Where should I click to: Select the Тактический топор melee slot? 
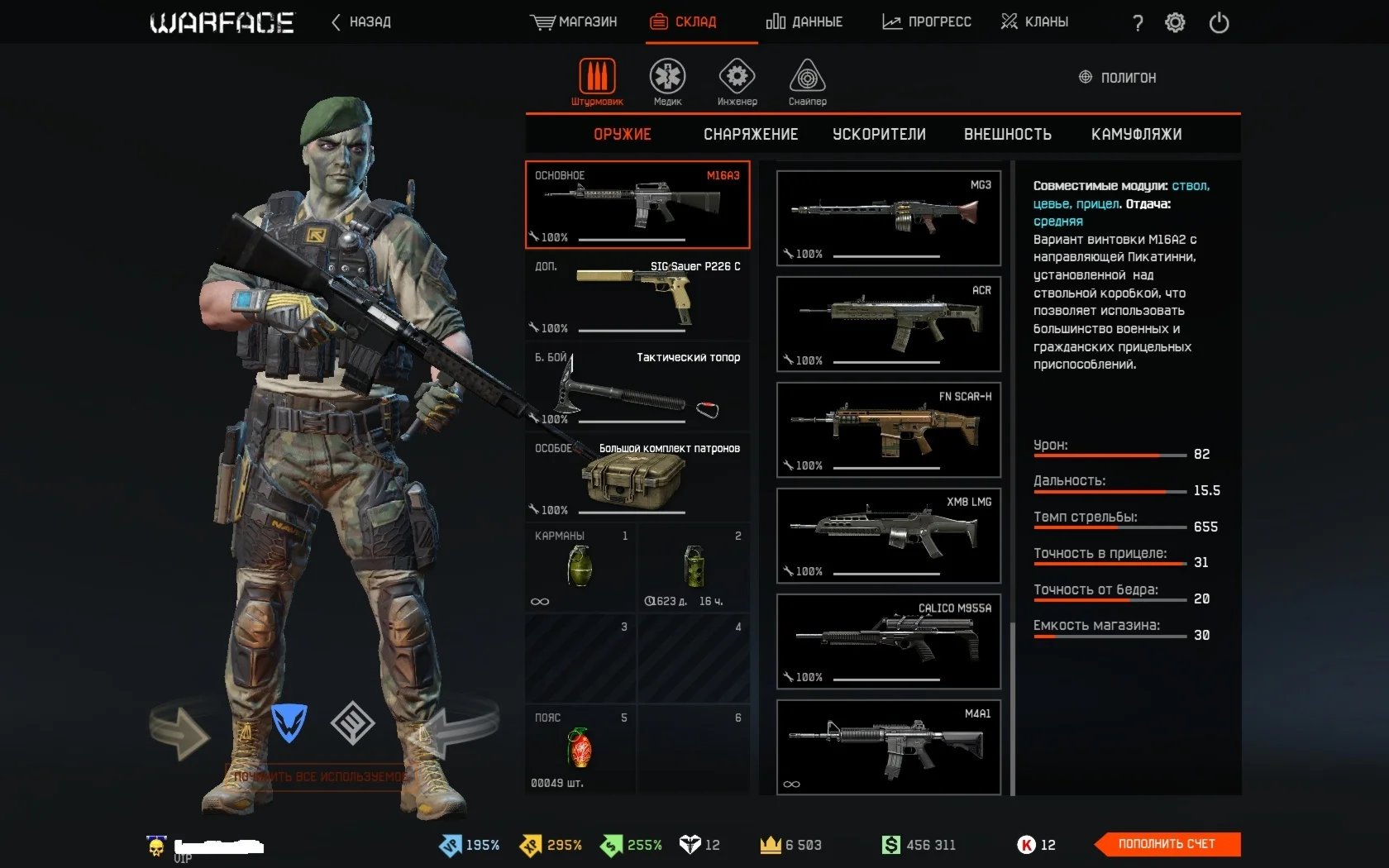[x=637, y=387]
